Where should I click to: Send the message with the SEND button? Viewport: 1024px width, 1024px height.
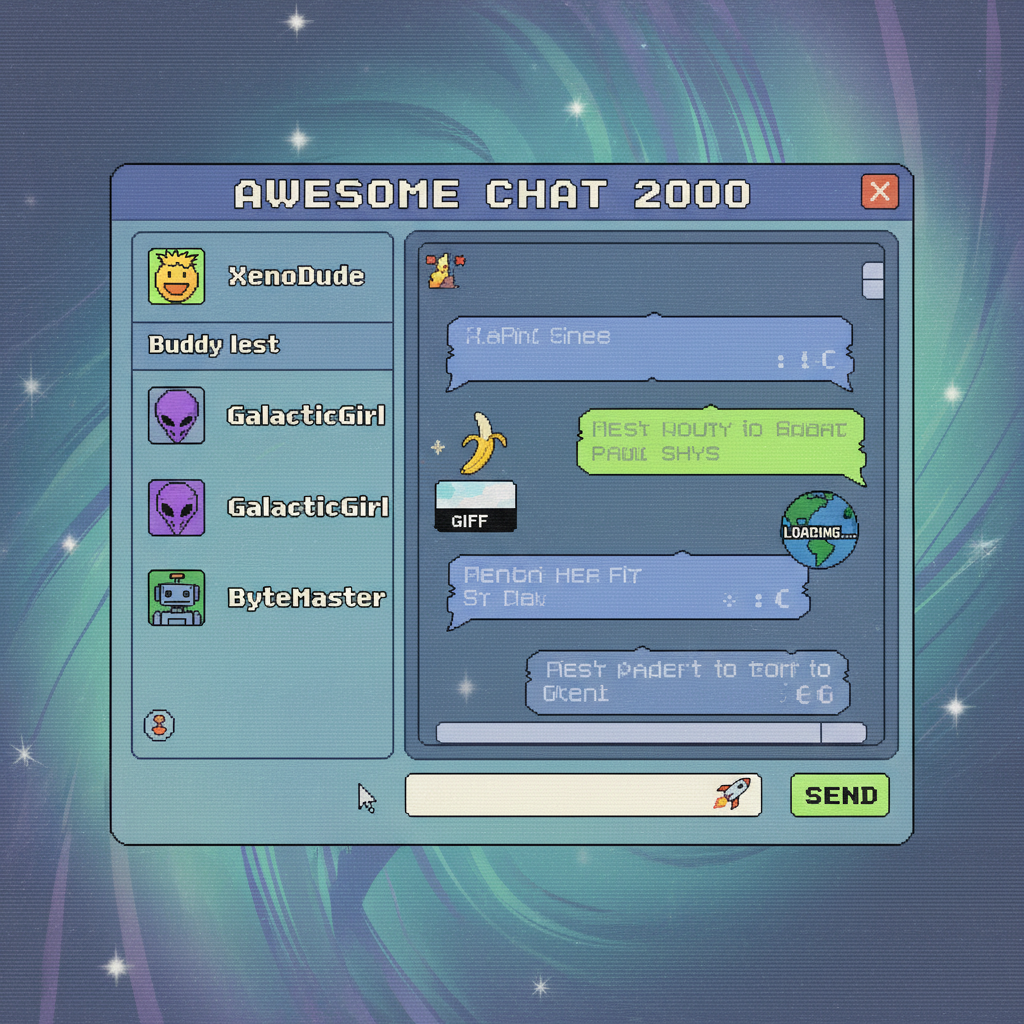pos(840,796)
